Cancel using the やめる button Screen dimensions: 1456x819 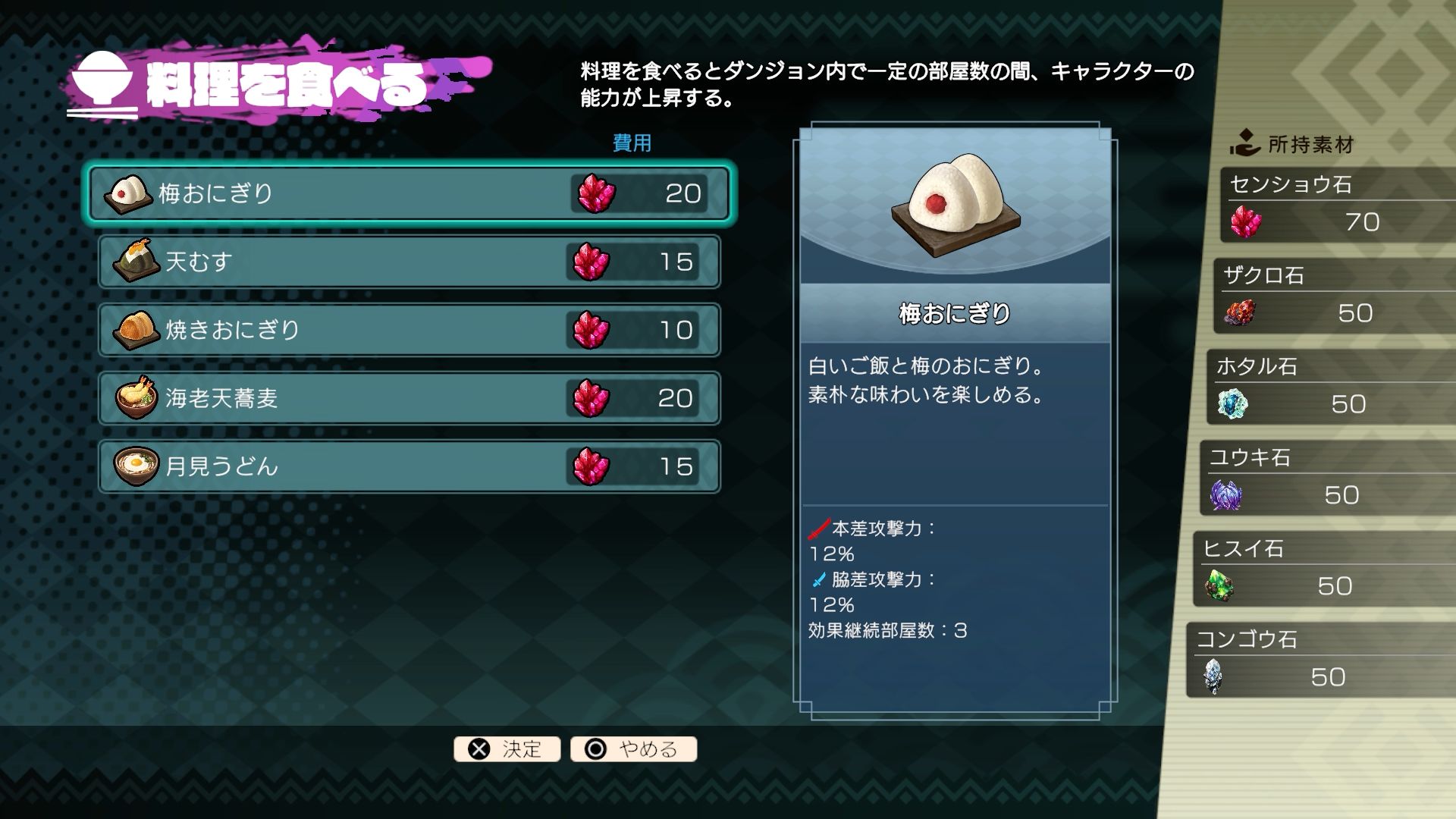coord(634,749)
